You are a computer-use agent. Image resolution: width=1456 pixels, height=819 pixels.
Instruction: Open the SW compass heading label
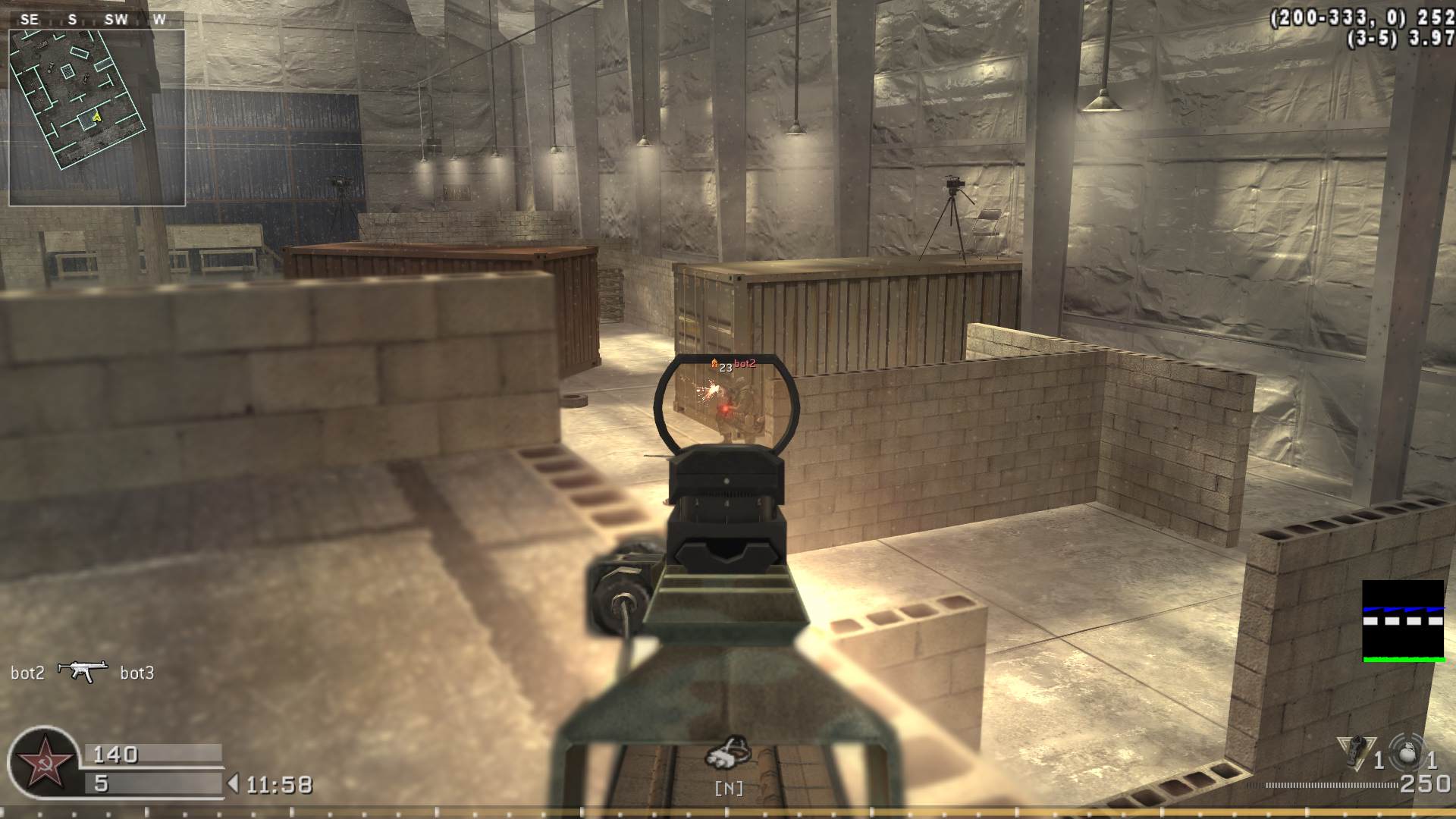click(x=115, y=20)
